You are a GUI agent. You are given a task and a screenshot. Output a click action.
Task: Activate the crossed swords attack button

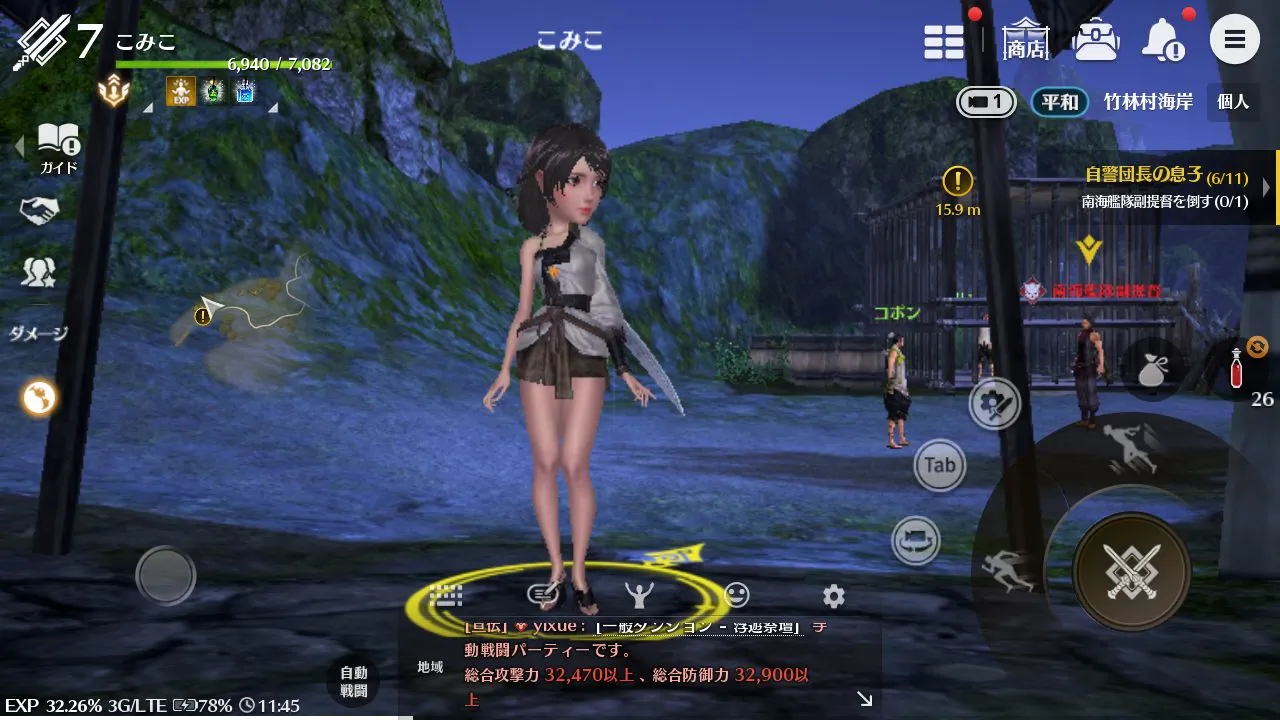(x=1131, y=572)
